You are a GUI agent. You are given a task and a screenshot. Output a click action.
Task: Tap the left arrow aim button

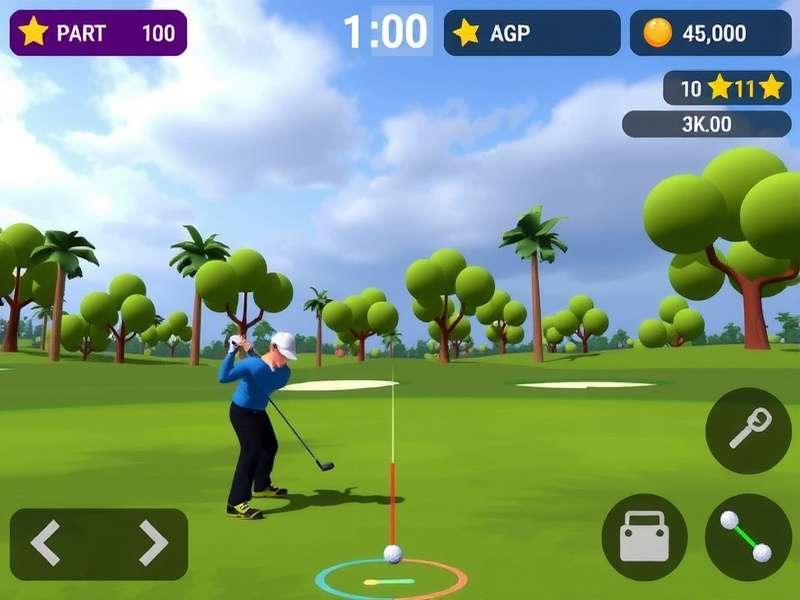tap(46, 543)
